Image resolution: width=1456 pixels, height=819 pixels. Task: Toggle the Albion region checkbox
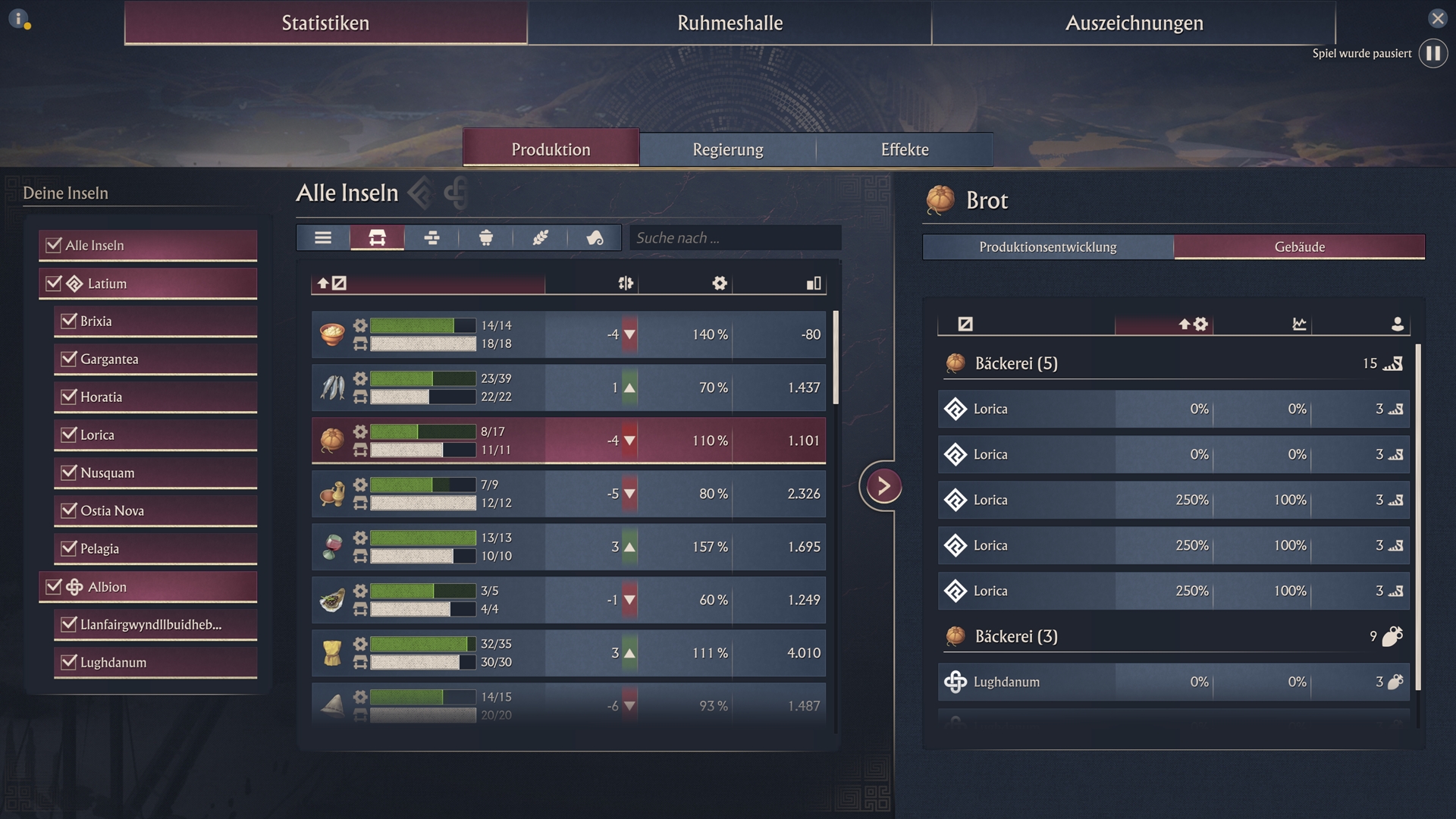point(54,586)
